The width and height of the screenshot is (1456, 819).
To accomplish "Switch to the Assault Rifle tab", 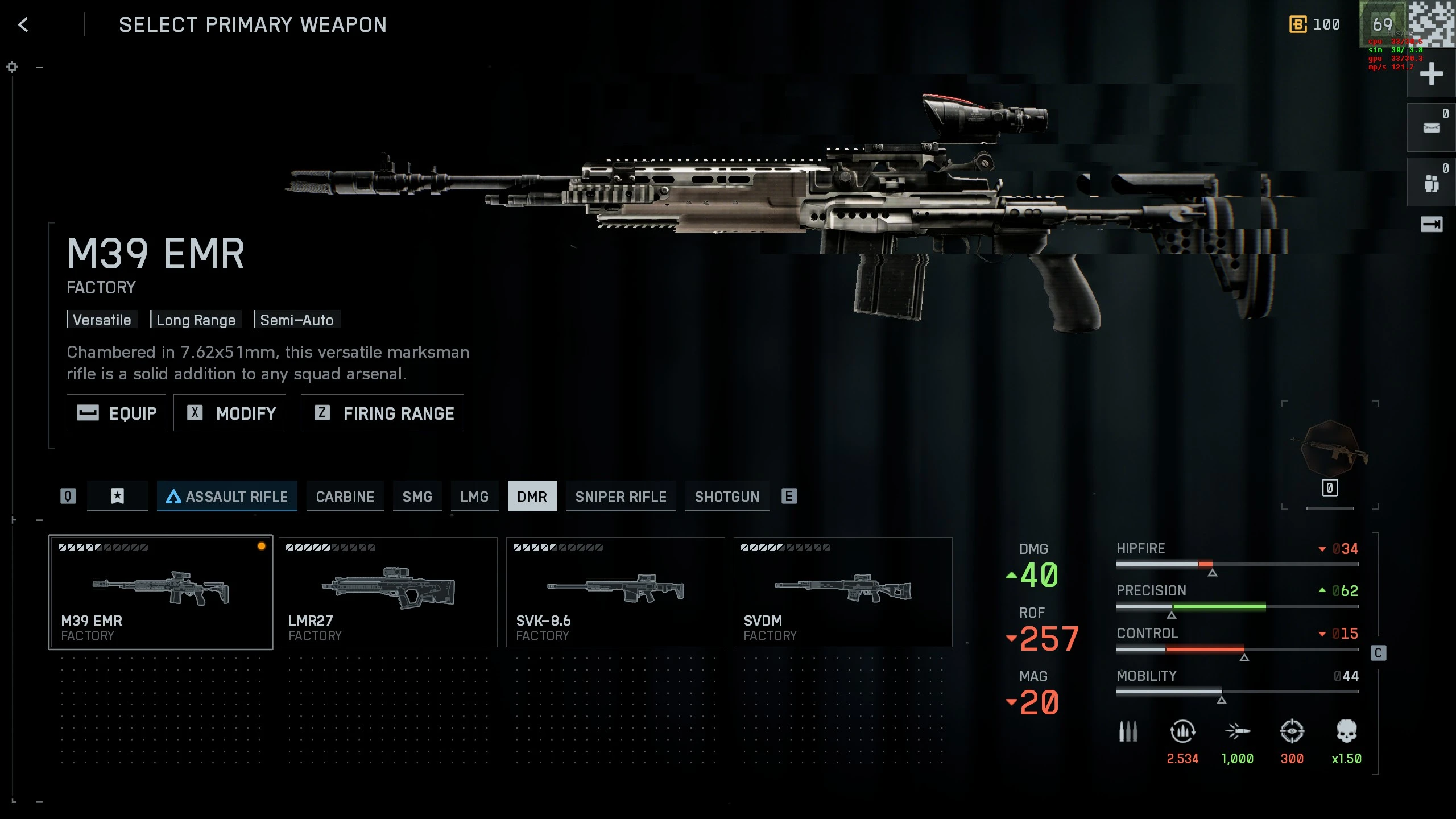I will [x=227, y=497].
